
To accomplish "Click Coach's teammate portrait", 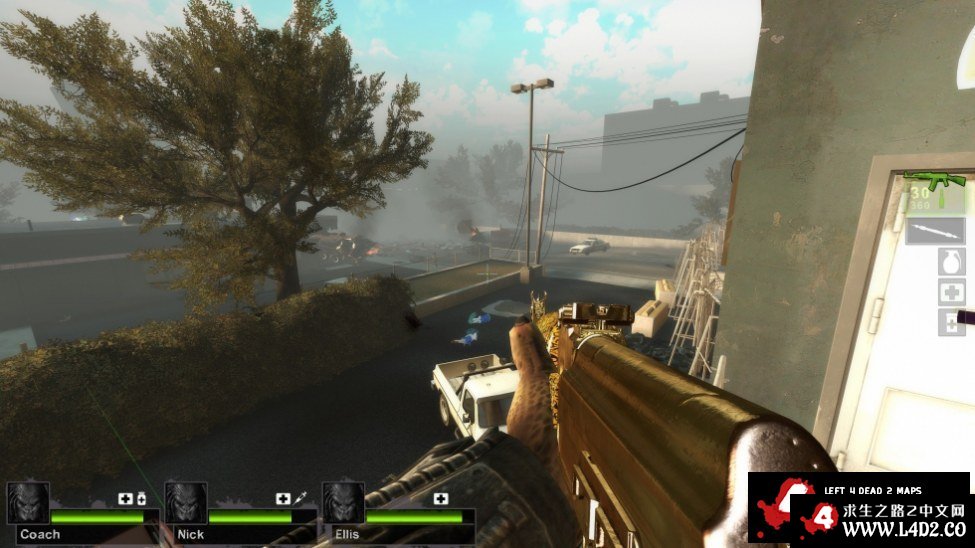I will [x=28, y=503].
